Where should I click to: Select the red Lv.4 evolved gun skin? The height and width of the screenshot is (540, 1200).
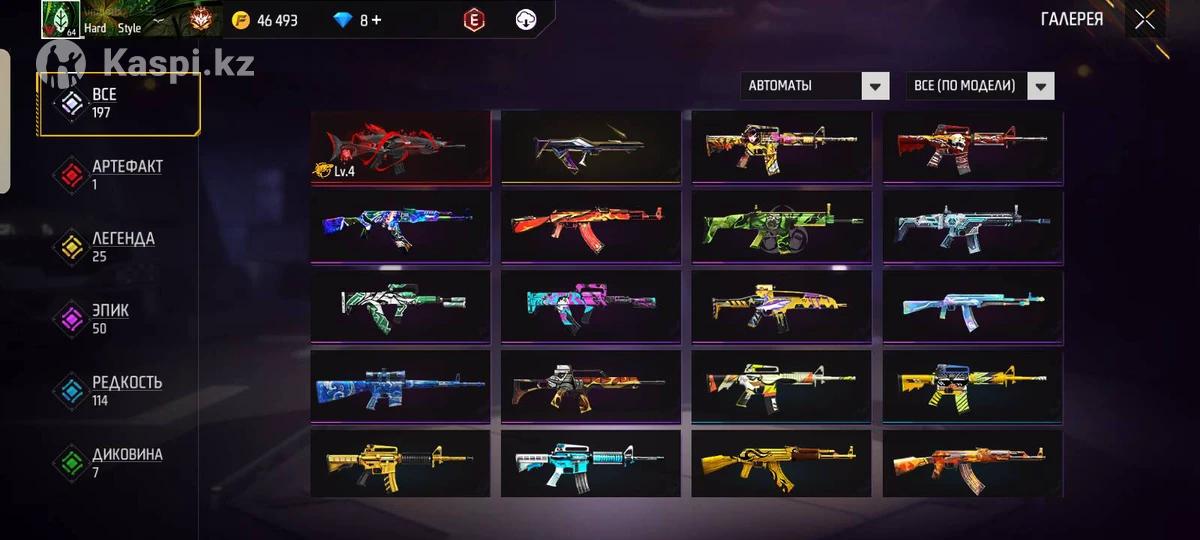point(400,147)
